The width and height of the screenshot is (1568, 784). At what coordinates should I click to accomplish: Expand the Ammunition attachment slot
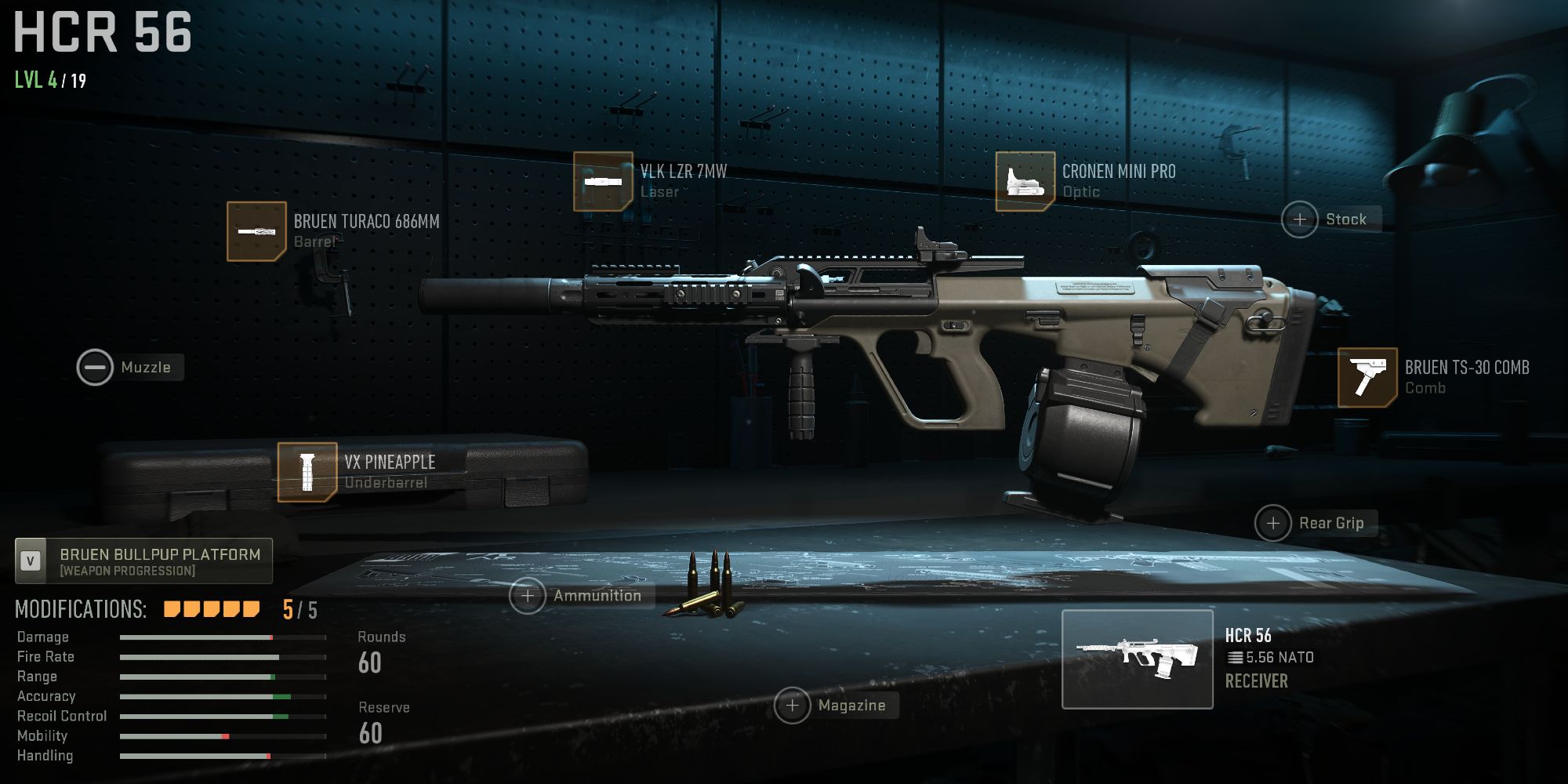pyautogui.click(x=527, y=595)
